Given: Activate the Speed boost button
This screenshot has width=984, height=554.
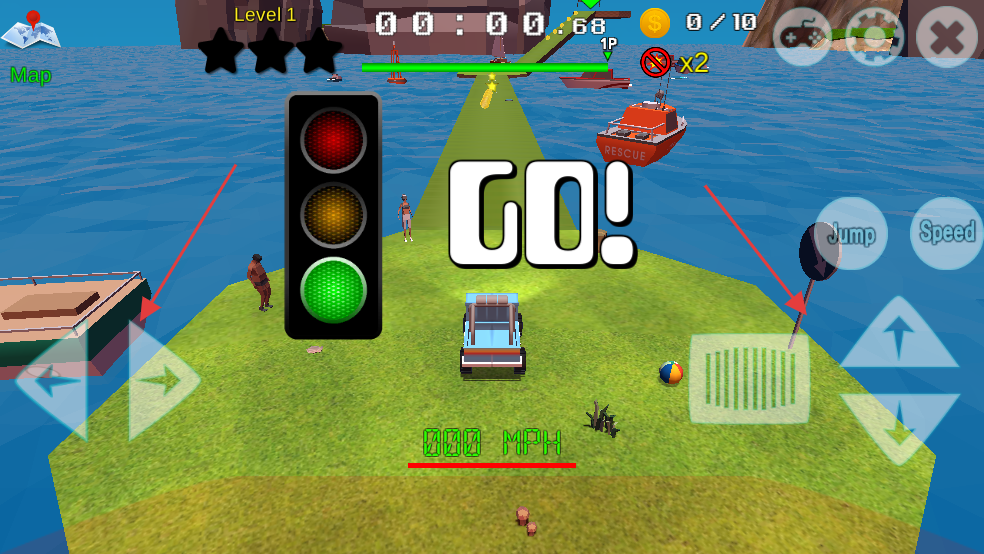Looking at the screenshot, I should 946,233.
